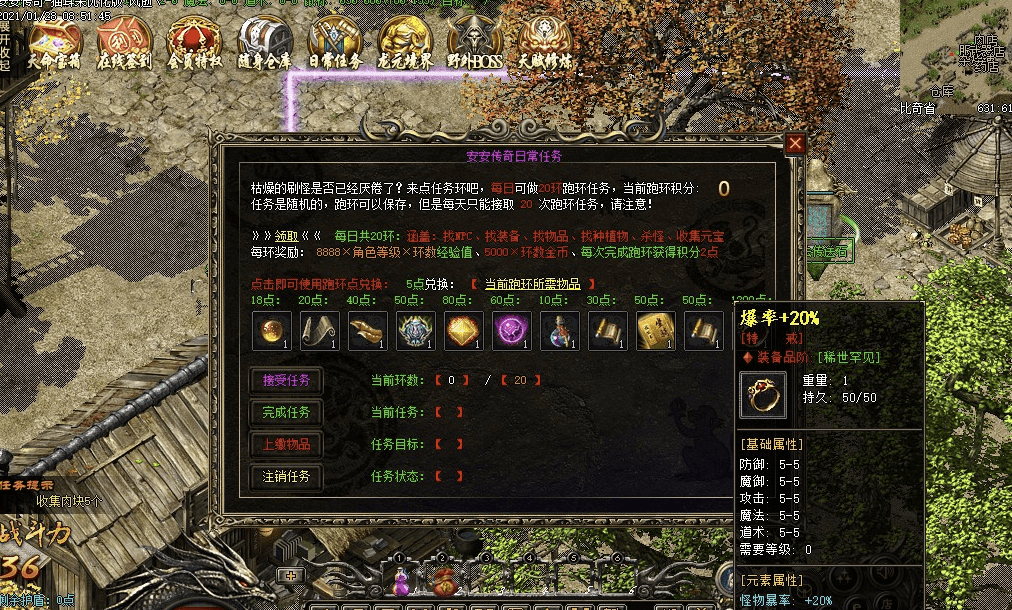Click the 完成任务 complete quest button

tap(286, 412)
